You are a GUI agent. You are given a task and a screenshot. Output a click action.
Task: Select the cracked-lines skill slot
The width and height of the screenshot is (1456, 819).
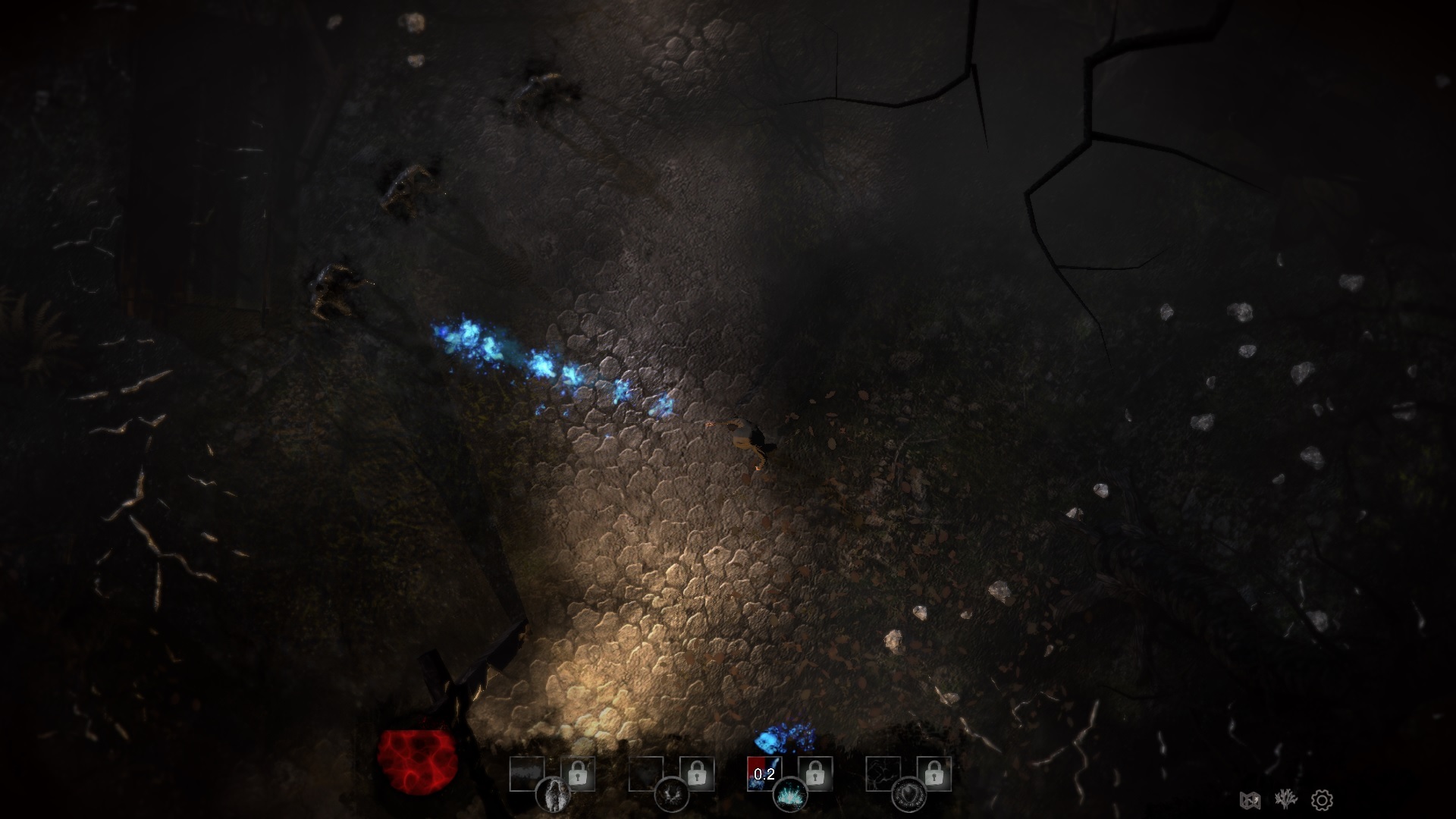tap(883, 773)
